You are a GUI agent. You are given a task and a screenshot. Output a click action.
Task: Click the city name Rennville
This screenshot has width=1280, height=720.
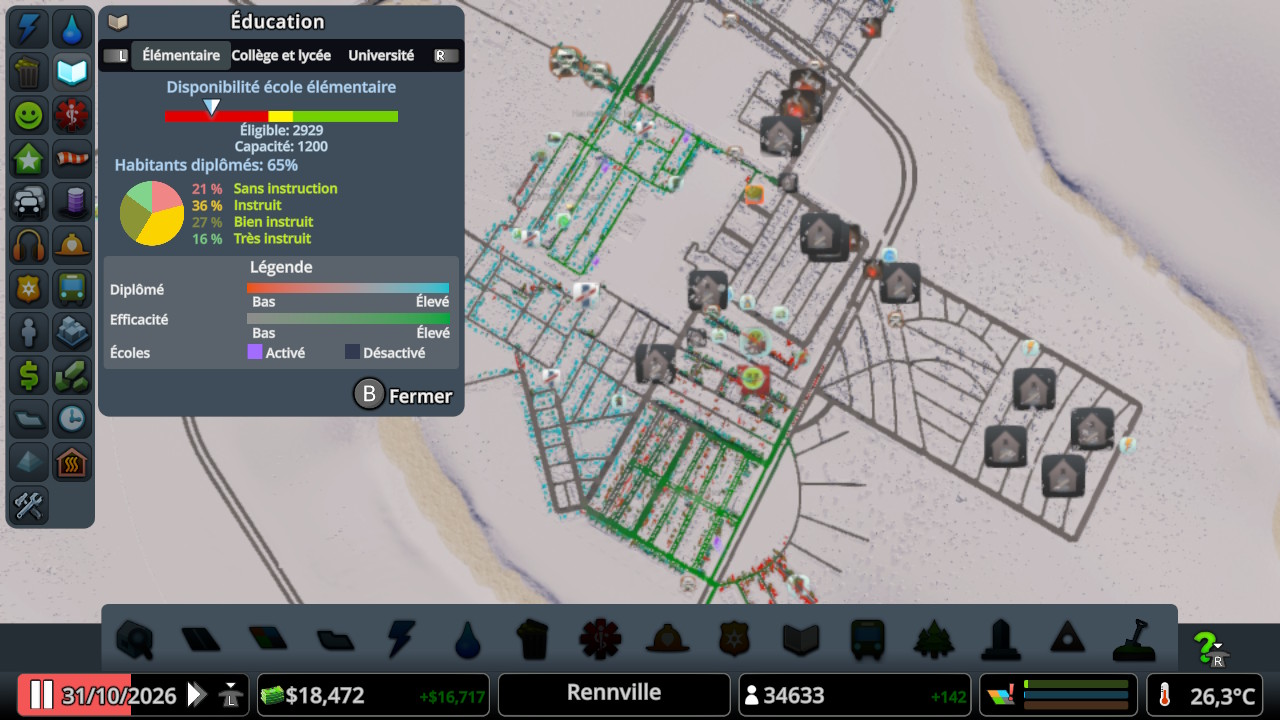(x=614, y=693)
